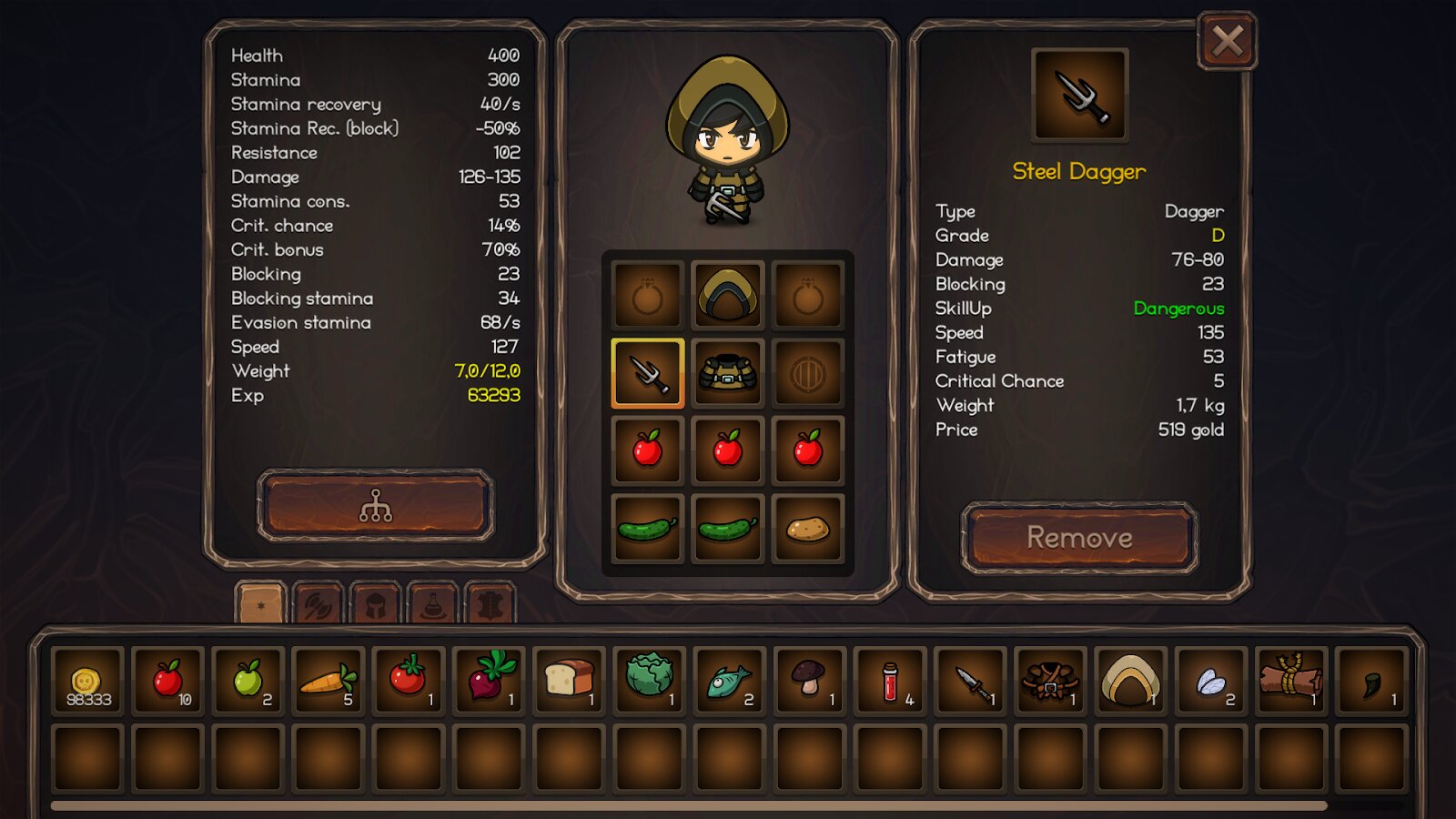Viewport: 1456px width, 819px height.
Task: Select the red potion vial stack
Action: [x=890, y=681]
